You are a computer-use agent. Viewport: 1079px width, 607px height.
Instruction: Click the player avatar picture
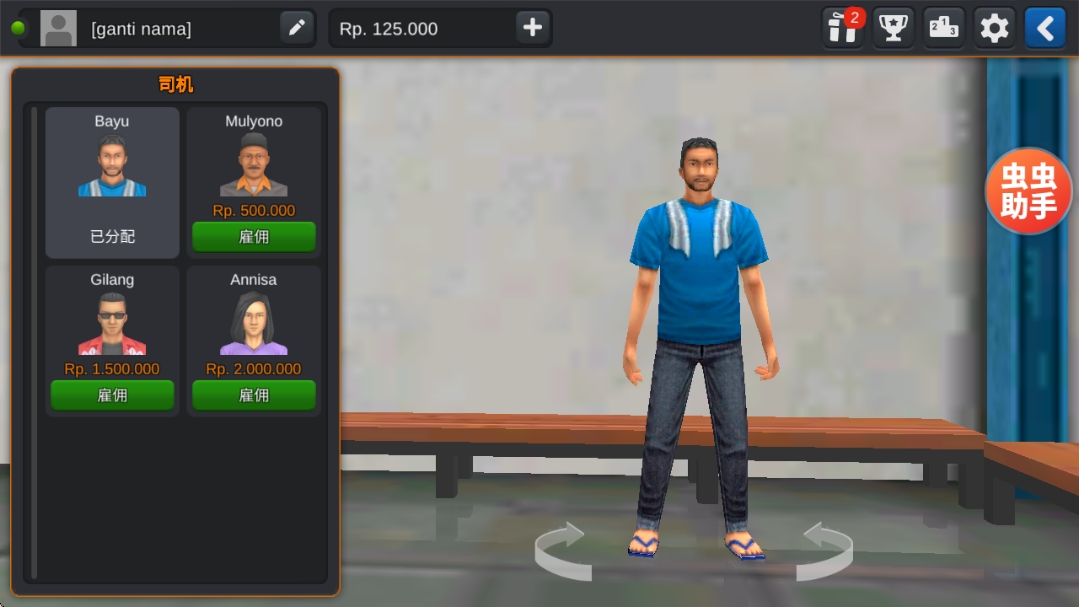(58, 28)
